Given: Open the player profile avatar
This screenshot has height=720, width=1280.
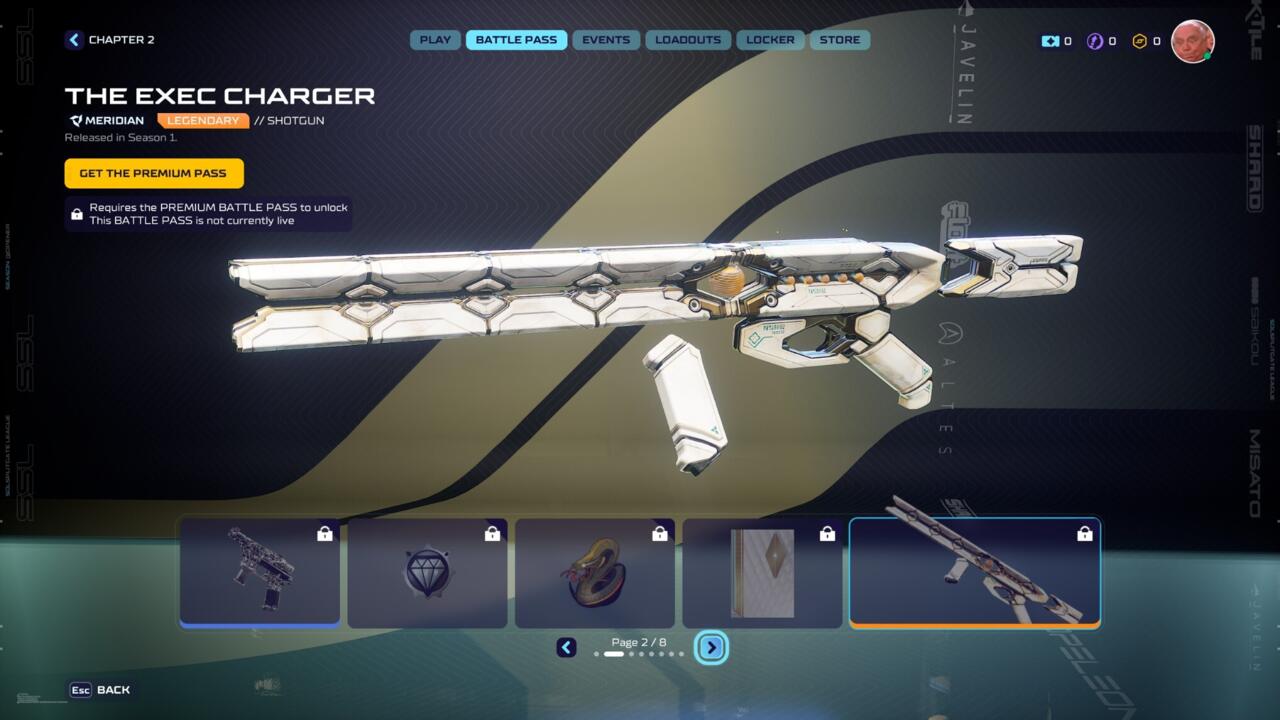Looking at the screenshot, I should point(1192,41).
